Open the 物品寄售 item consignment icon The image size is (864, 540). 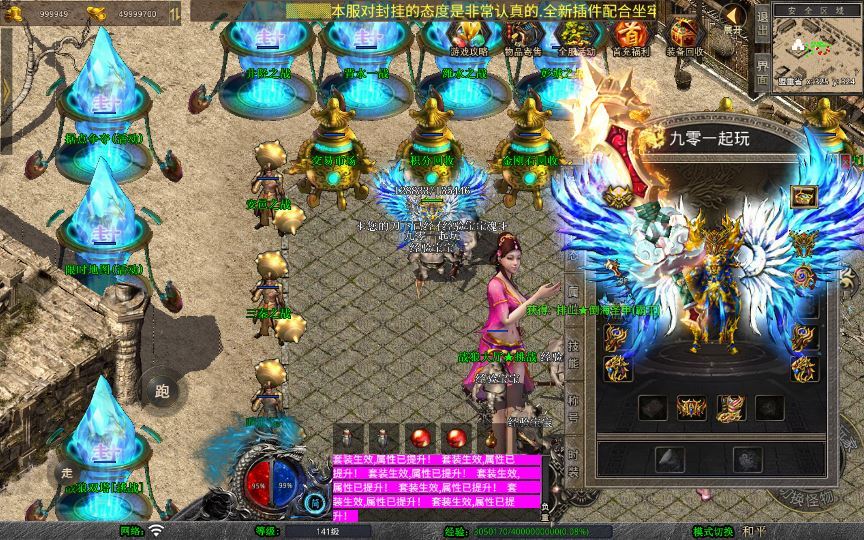pyautogui.click(x=522, y=38)
